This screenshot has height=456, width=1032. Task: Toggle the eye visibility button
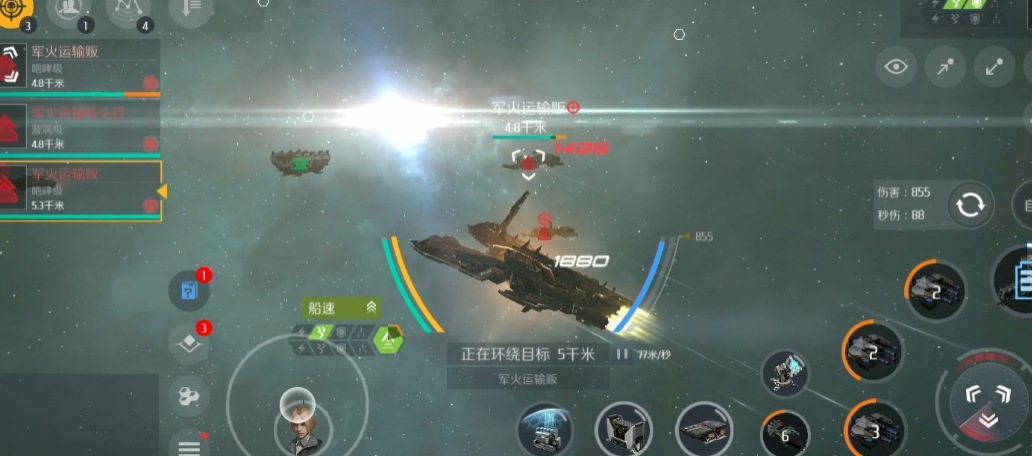click(897, 67)
